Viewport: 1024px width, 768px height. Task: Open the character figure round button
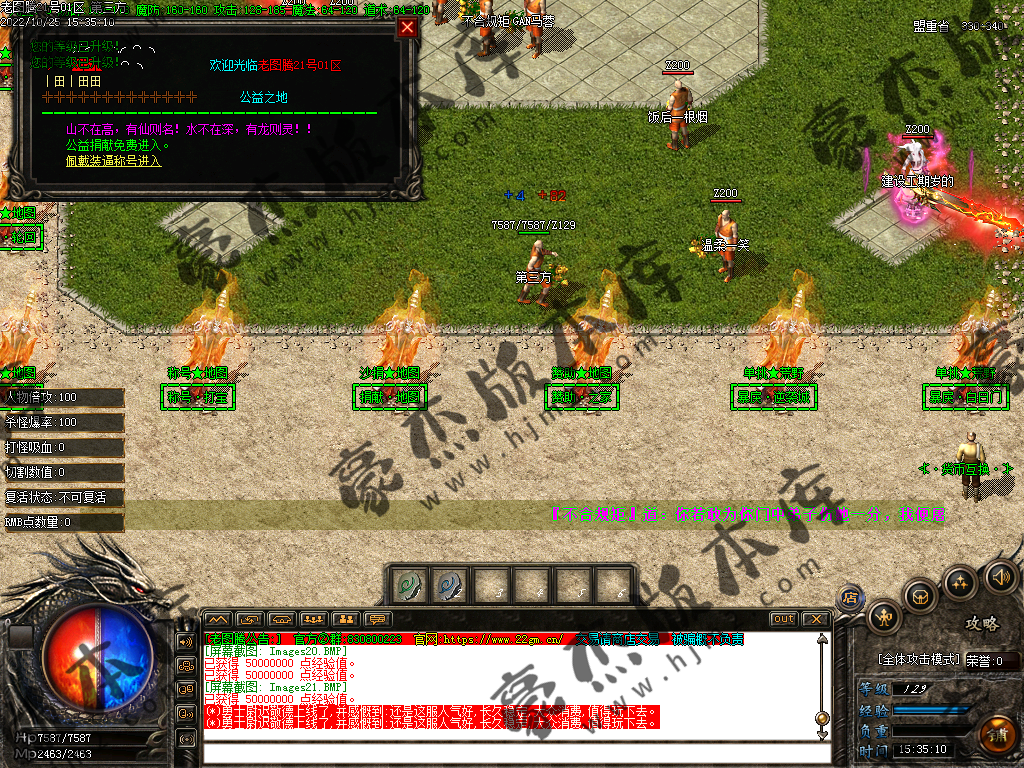point(884,616)
